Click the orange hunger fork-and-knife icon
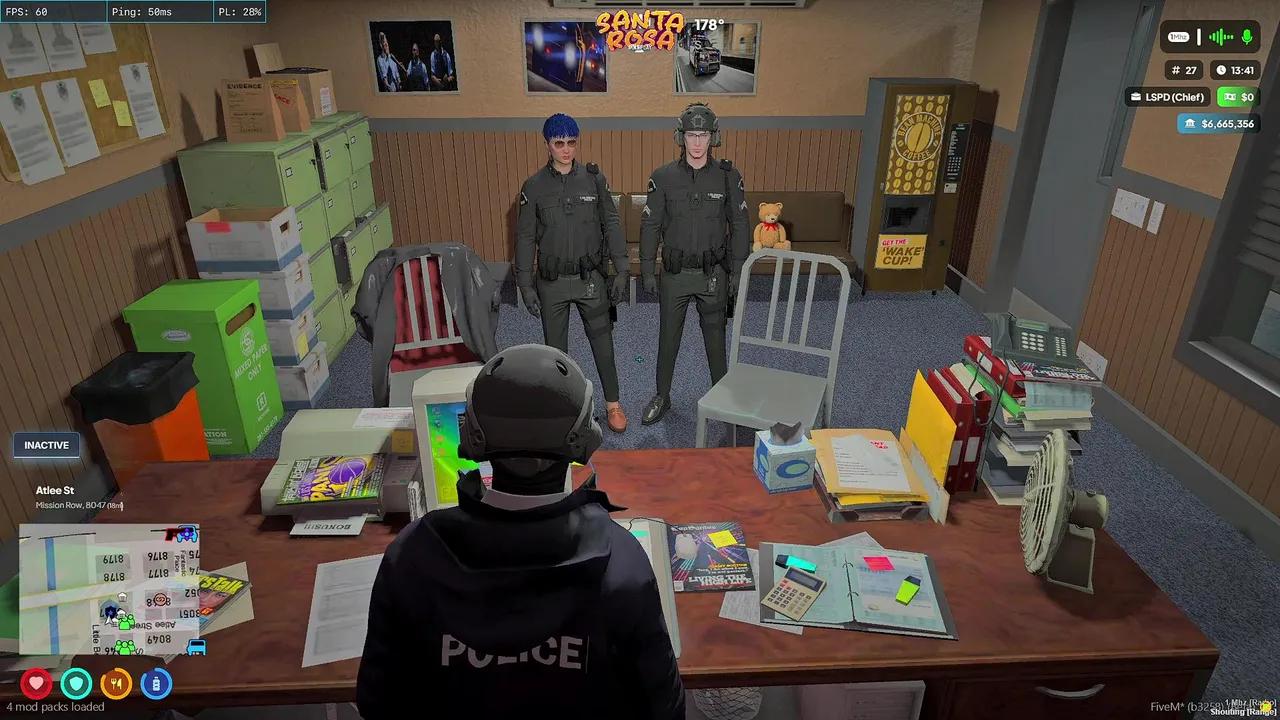 coord(116,682)
